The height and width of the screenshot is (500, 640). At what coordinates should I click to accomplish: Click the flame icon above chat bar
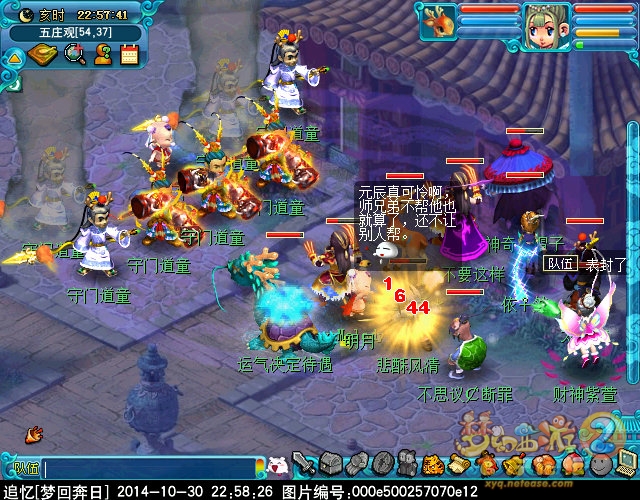[x=35, y=434]
